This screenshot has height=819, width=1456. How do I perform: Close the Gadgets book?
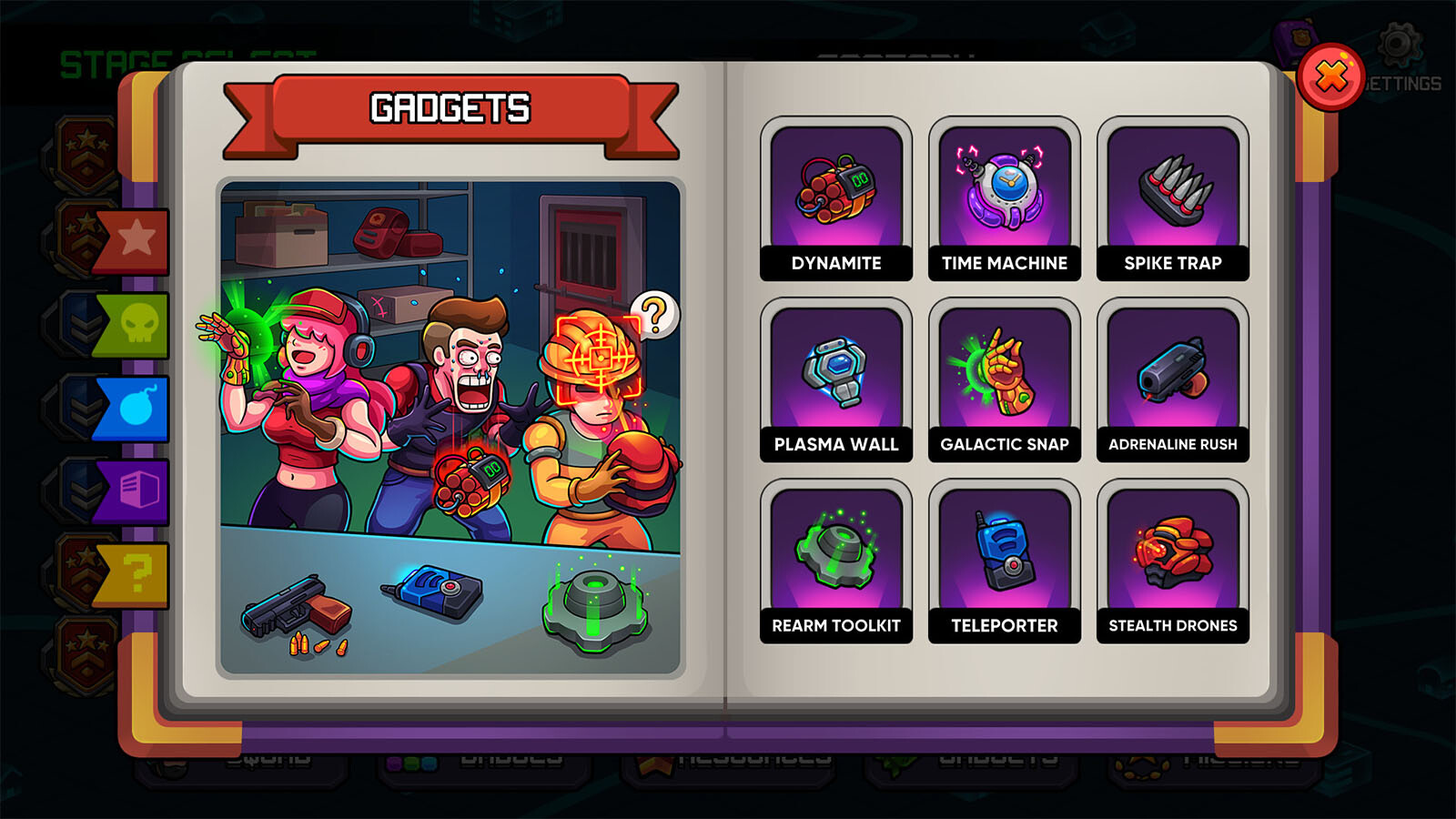(x=1330, y=77)
